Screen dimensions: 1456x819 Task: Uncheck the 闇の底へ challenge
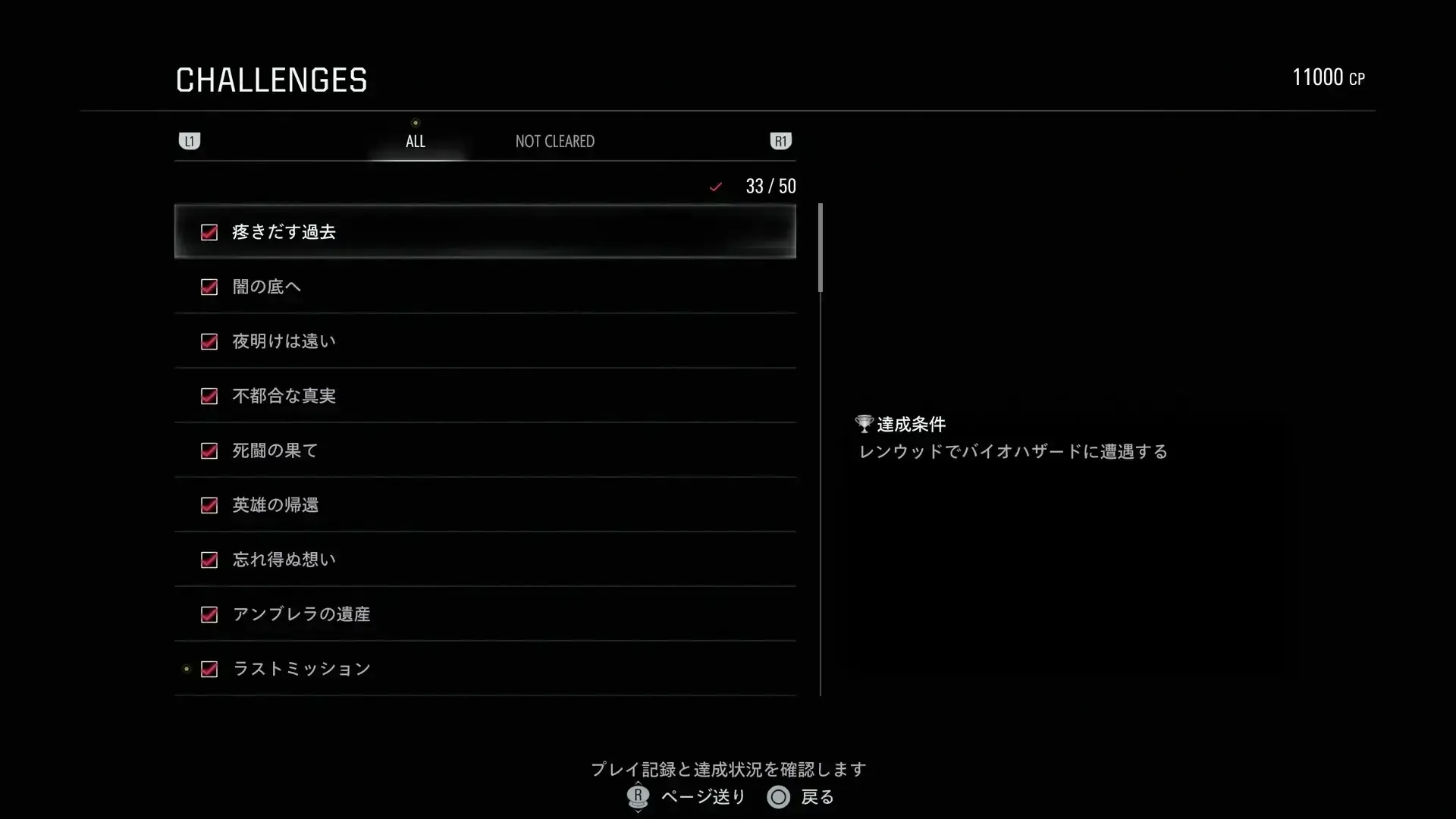click(209, 287)
